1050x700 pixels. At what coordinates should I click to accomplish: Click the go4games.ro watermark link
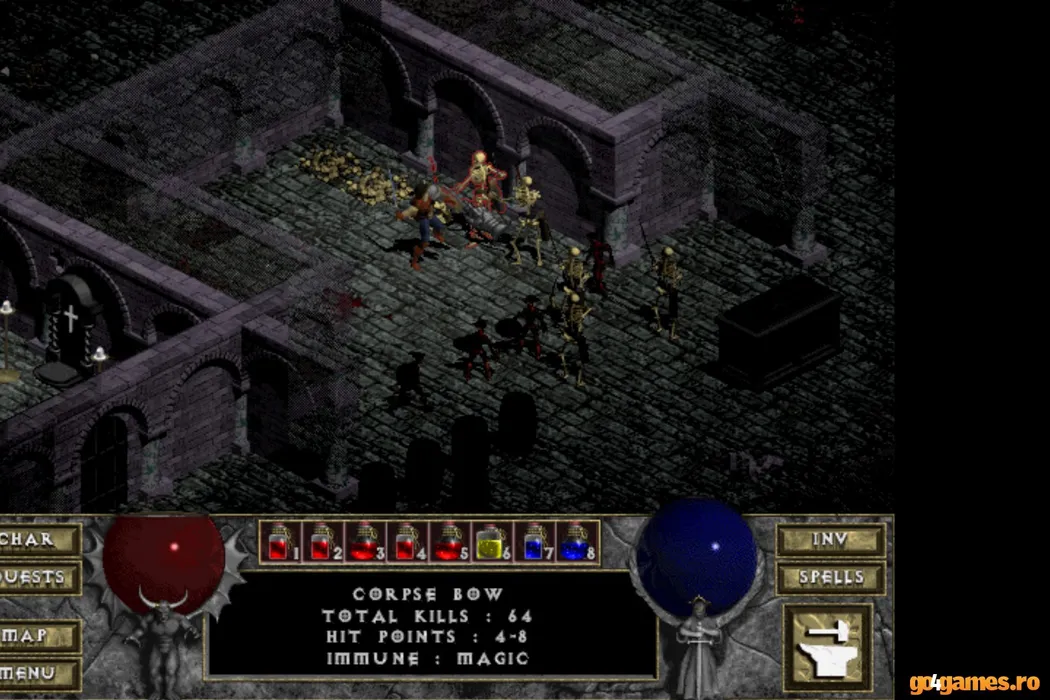pos(975,683)
